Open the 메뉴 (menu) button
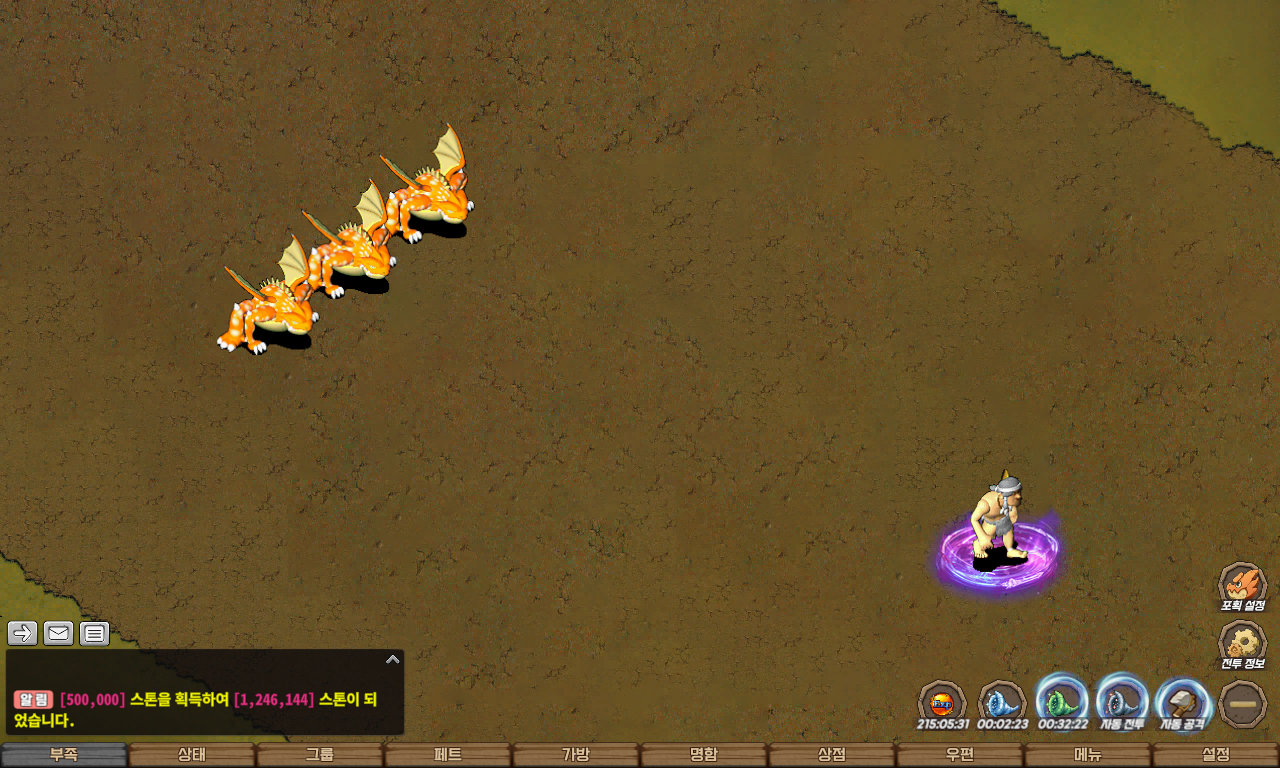 coord(1088,755)
